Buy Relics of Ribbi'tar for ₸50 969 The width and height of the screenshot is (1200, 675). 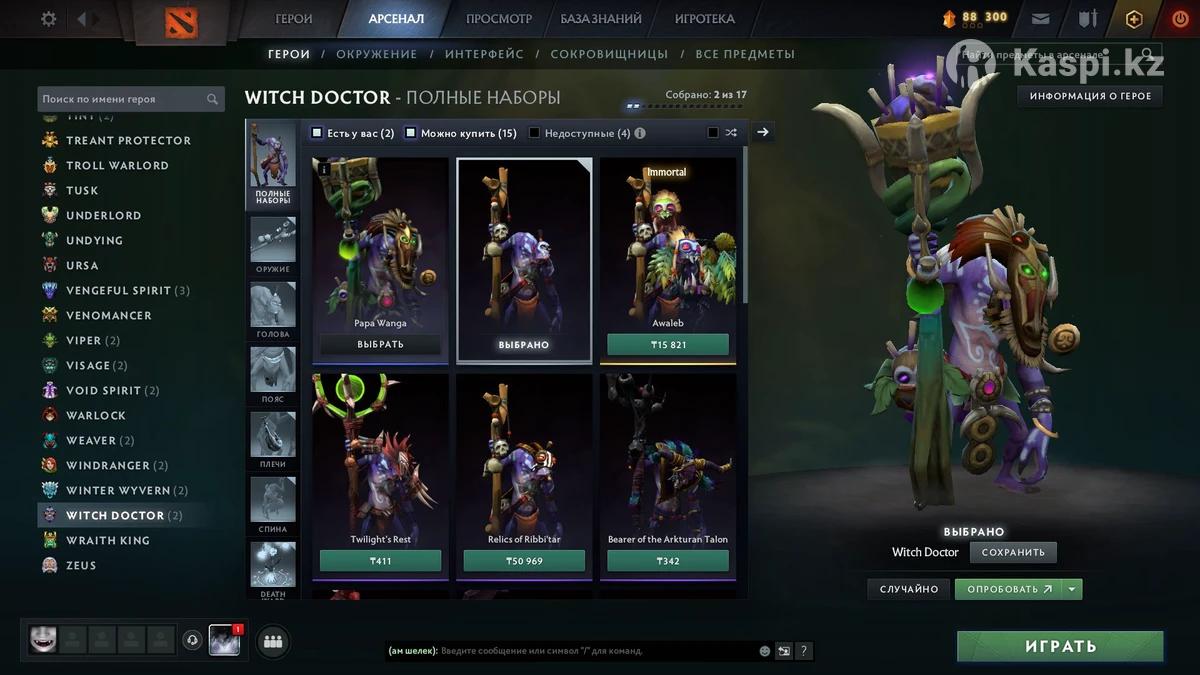coord(524,561)
